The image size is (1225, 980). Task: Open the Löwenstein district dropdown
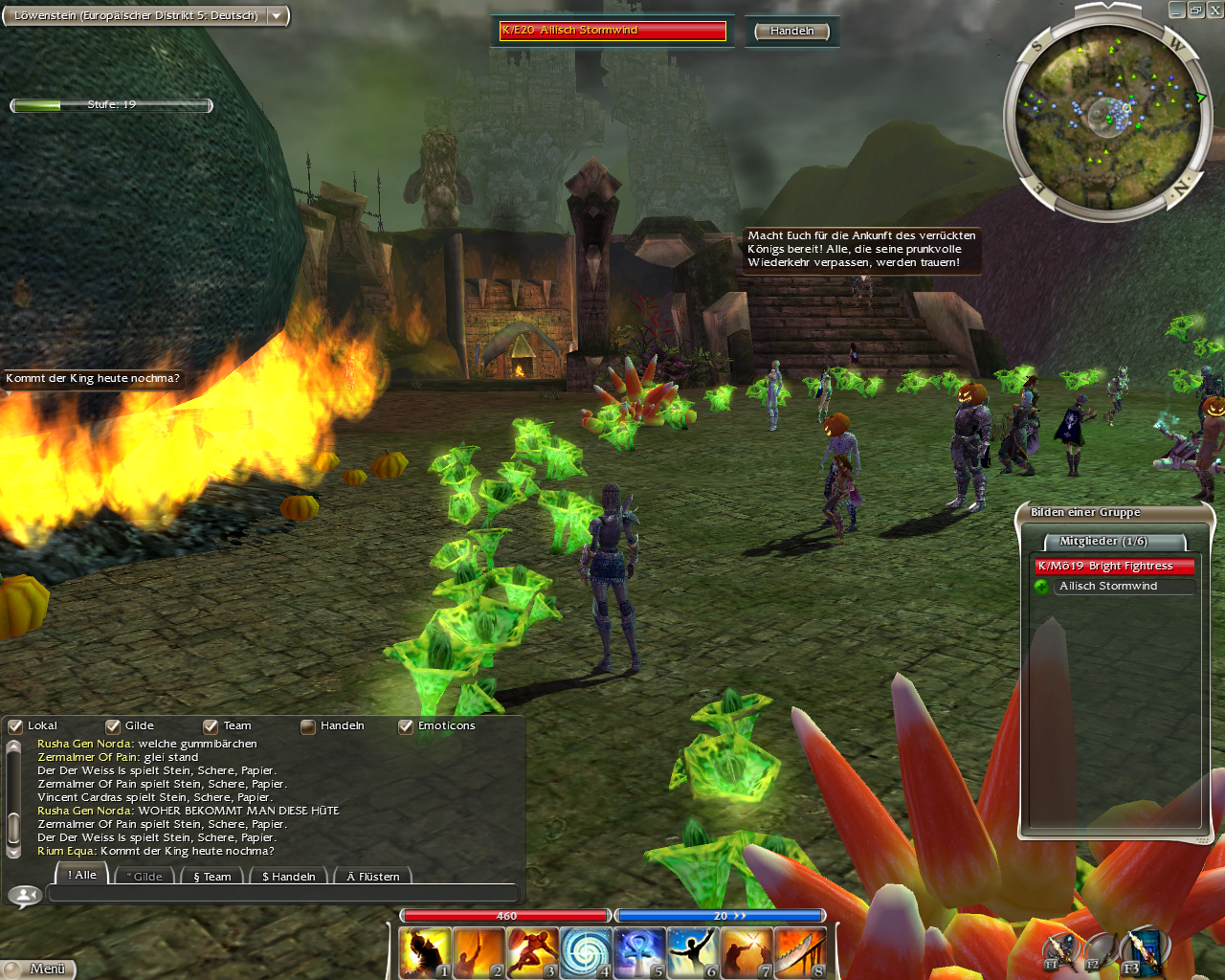[277, 15]
